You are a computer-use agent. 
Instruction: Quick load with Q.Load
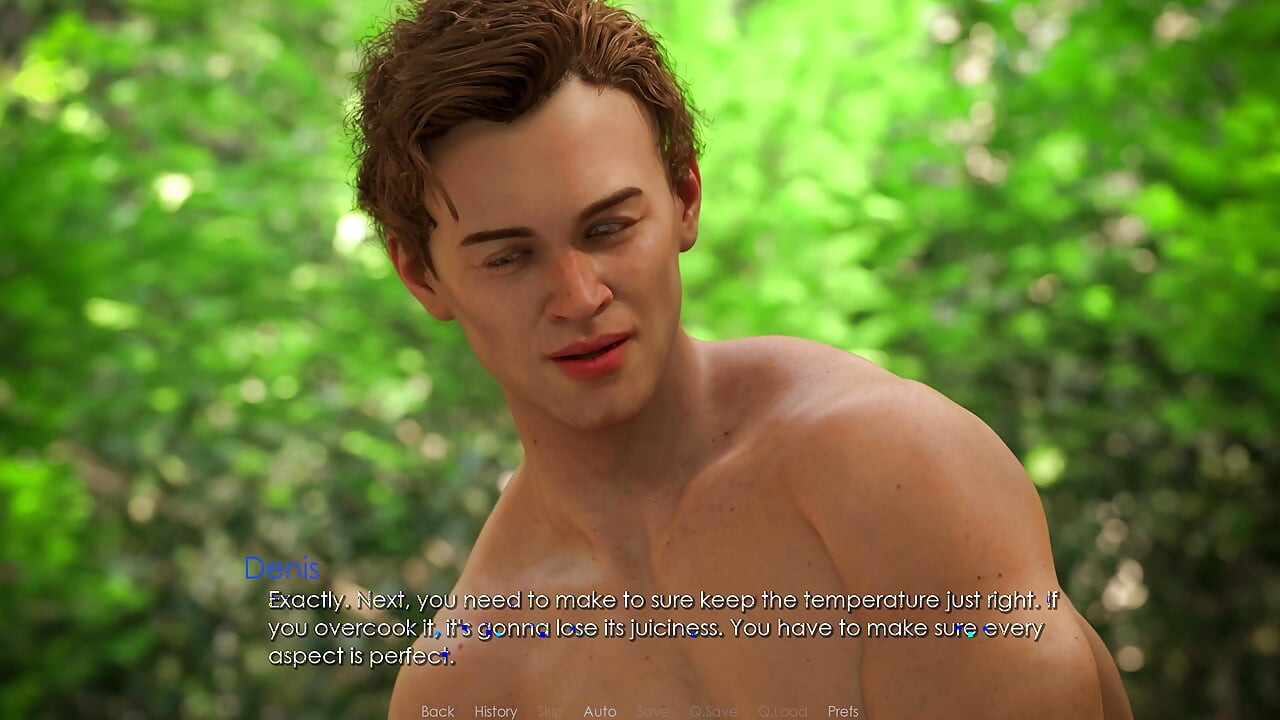pyautogui.click(x=782, y=711)
